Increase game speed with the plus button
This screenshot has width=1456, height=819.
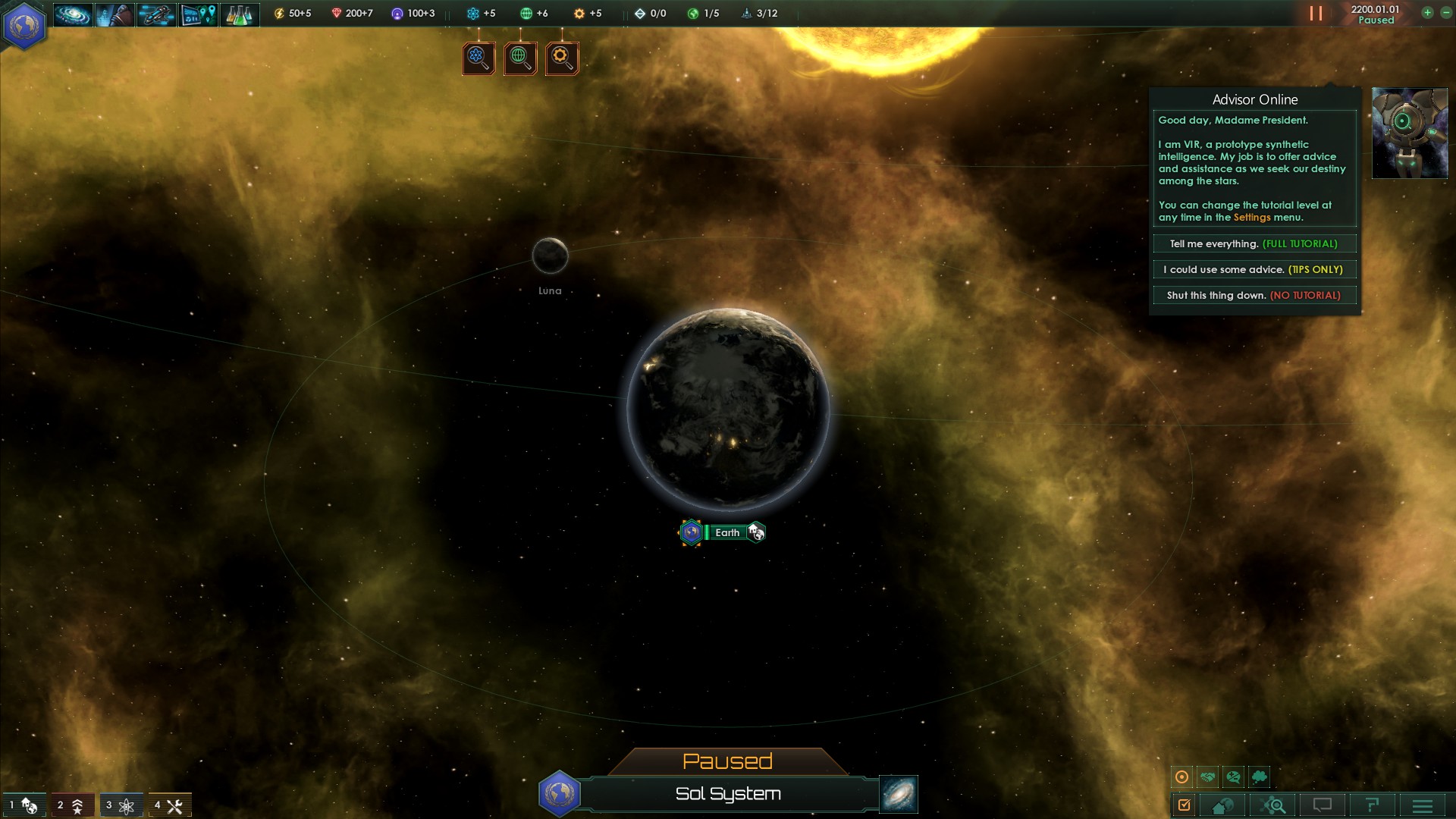pyautogui.click(x=1427, y=13)
